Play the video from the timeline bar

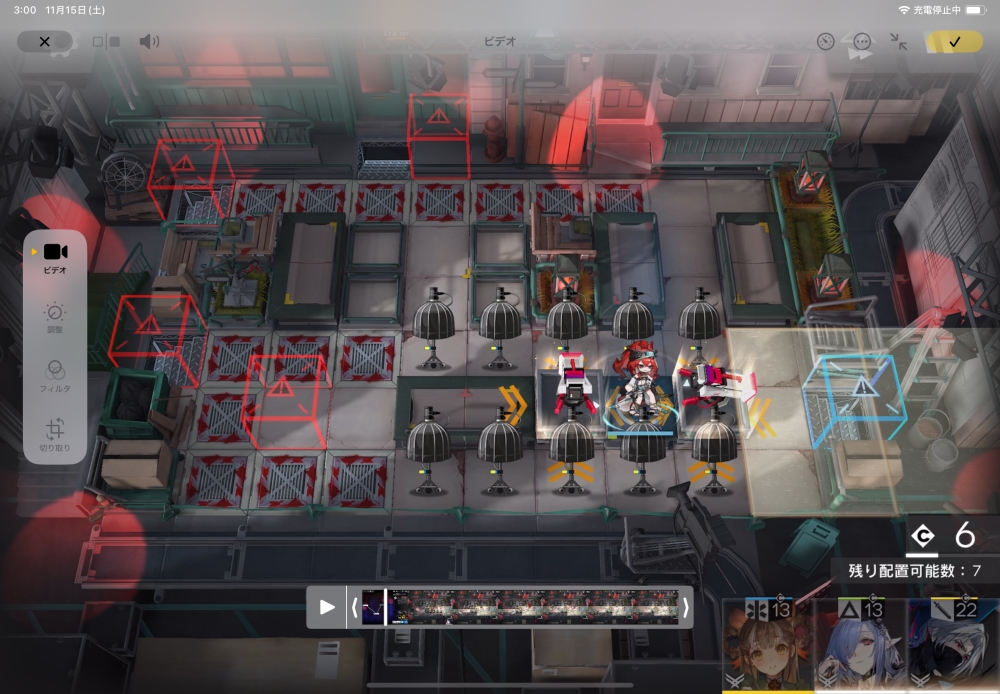(x=327, y=607)
